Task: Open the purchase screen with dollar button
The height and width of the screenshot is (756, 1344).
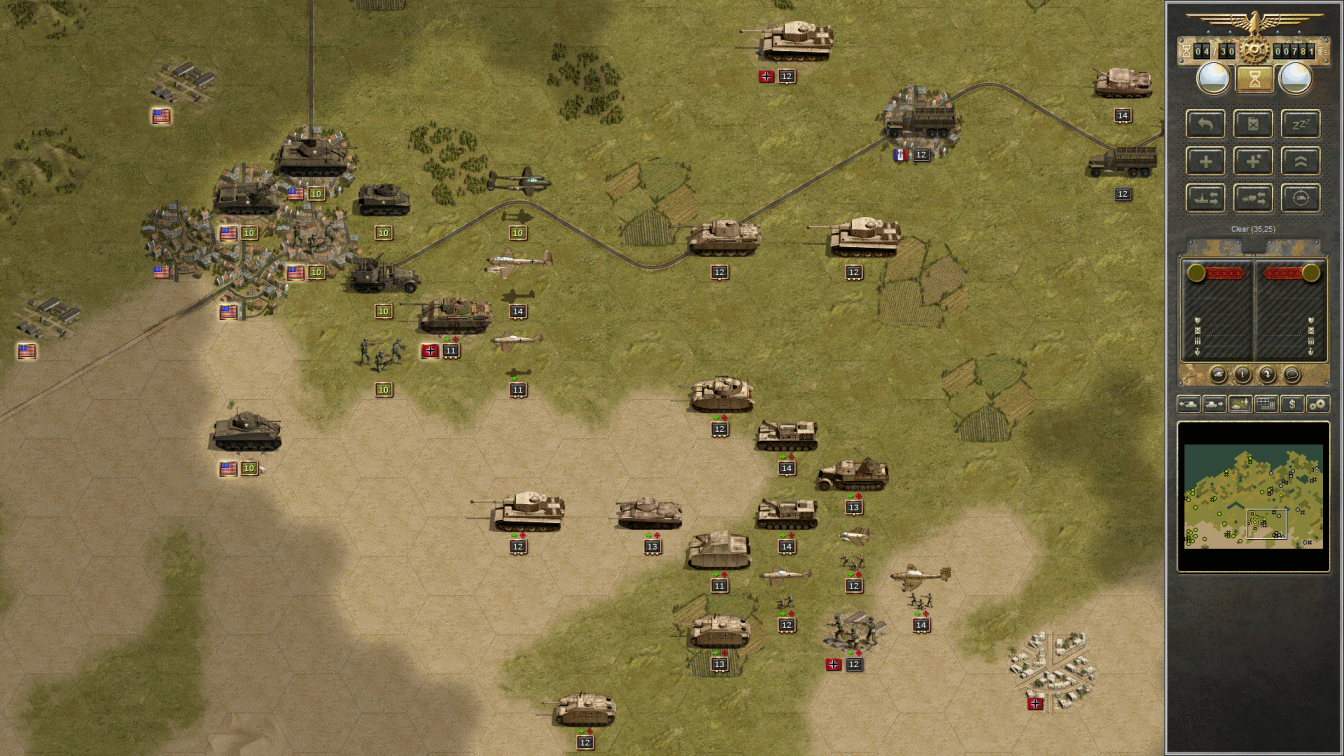Action: coord(1292,404)
